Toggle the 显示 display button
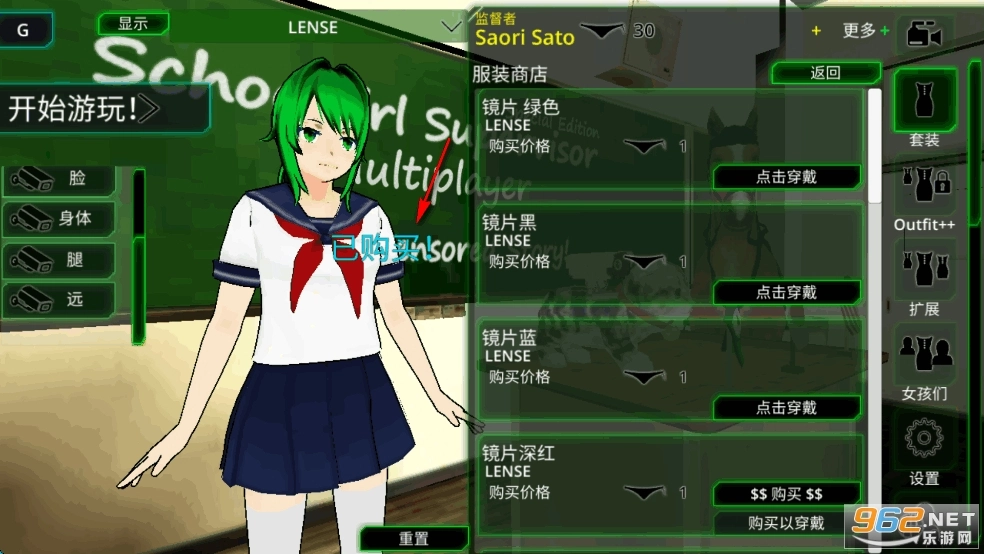The width and height of the screenshot is (984, 554). tap(133, 24)
